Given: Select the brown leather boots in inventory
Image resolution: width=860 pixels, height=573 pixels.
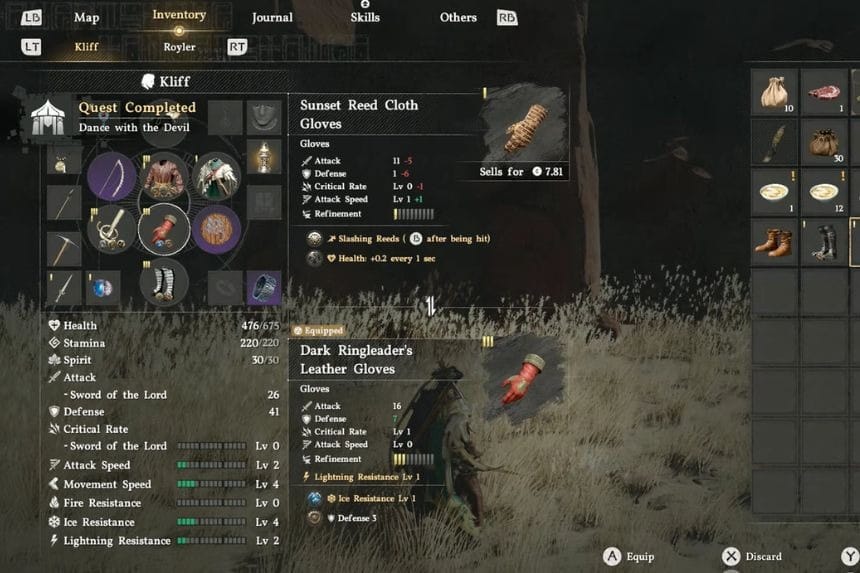Looking at the screenshot, I should coord(775,242).
